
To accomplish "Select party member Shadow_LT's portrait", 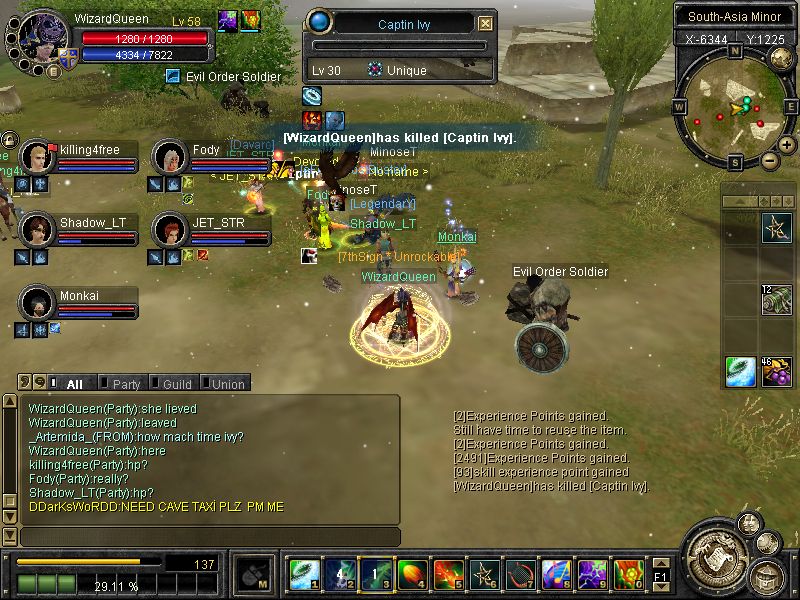I will (x=38, y=228).
